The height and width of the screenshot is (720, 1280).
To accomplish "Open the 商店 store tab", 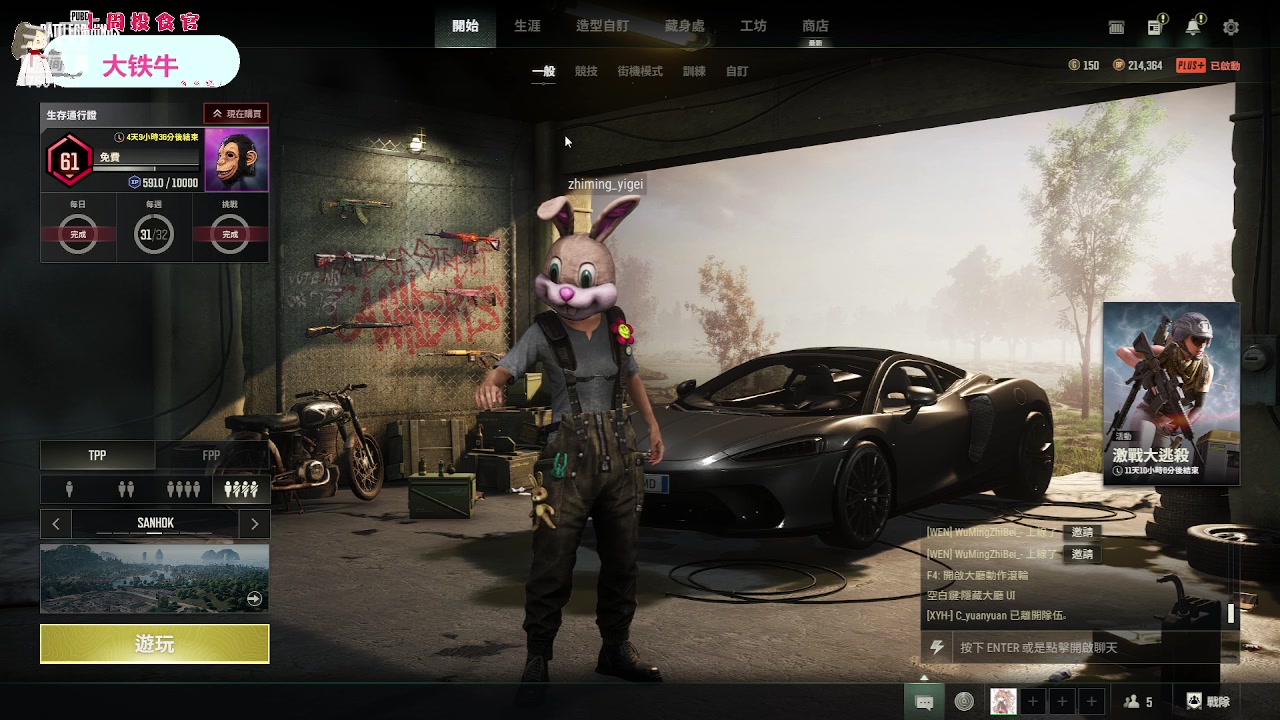I will coord(815,26).
